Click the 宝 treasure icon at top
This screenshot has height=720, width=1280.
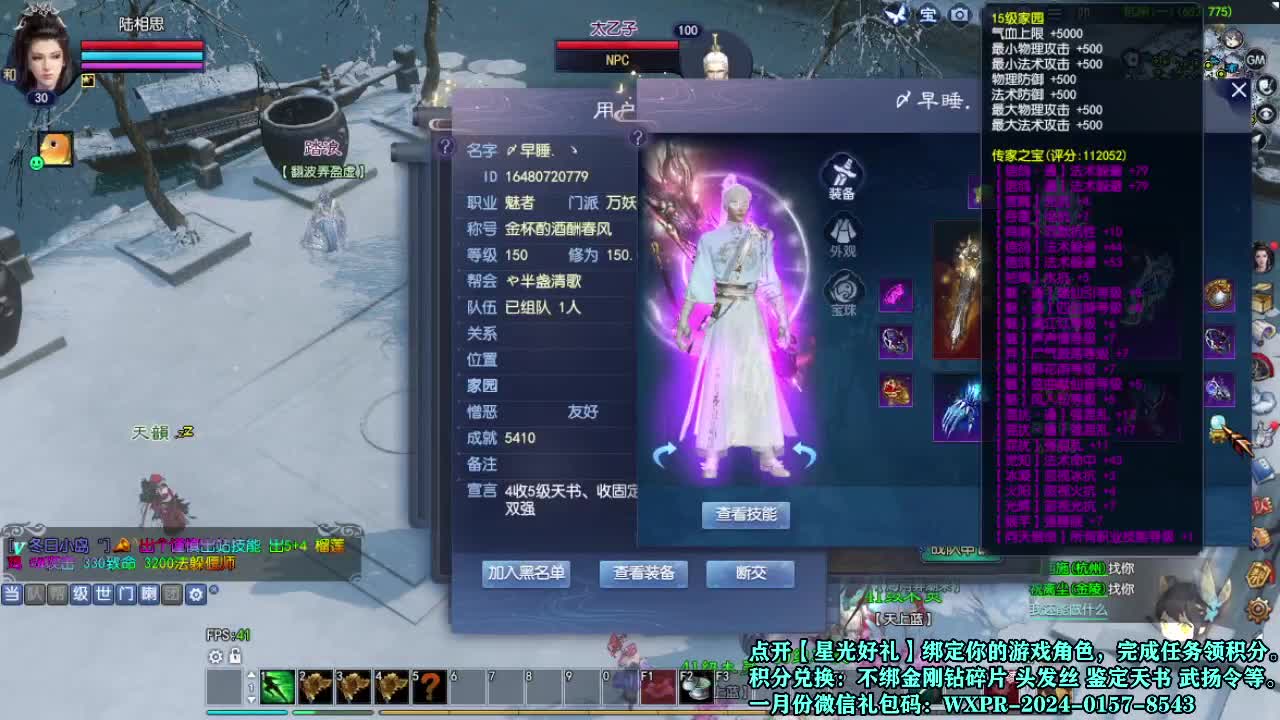928,16
